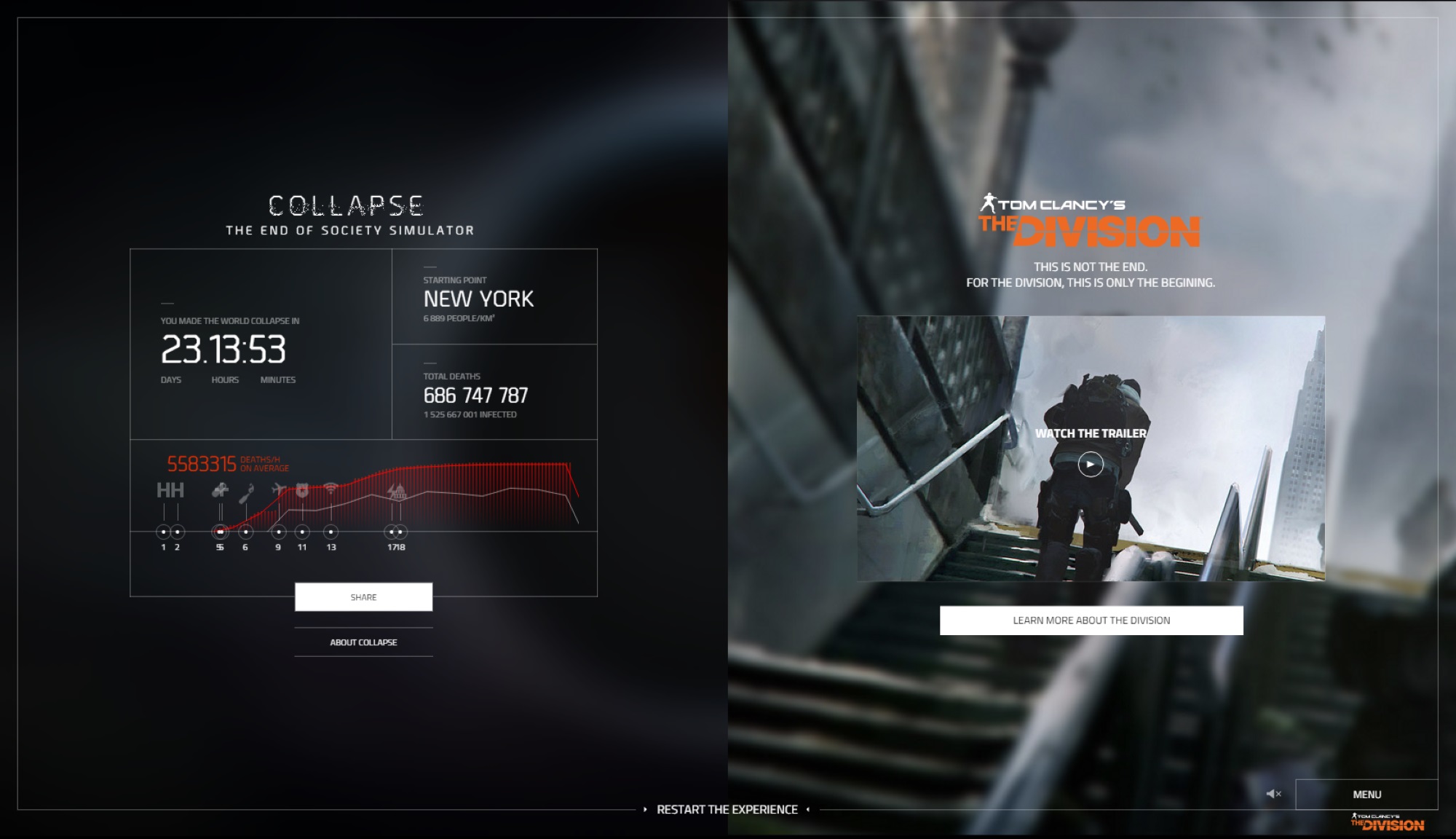
Task: Click the government building icon near day 17
Action: 400,494
